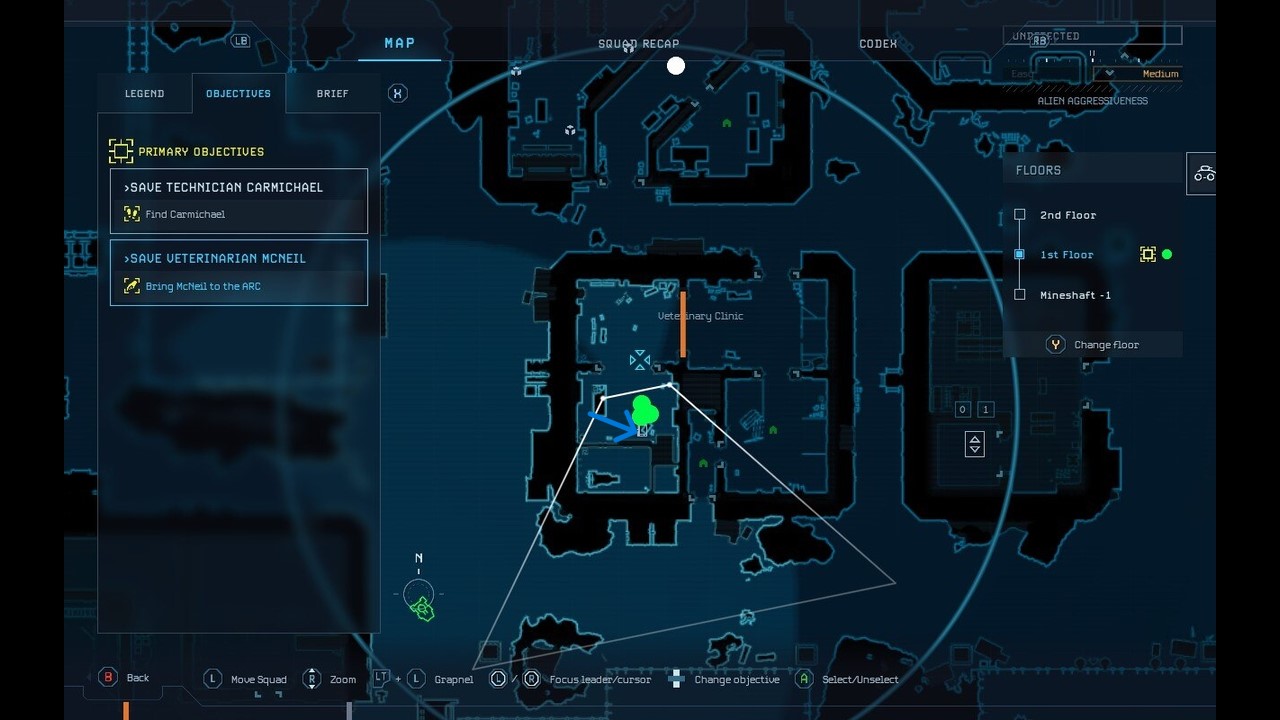The height and width of the screenshot is (720, 1280).
Task: Click the elevator arrows icon on the map
Action: click(x=974, y=443)
